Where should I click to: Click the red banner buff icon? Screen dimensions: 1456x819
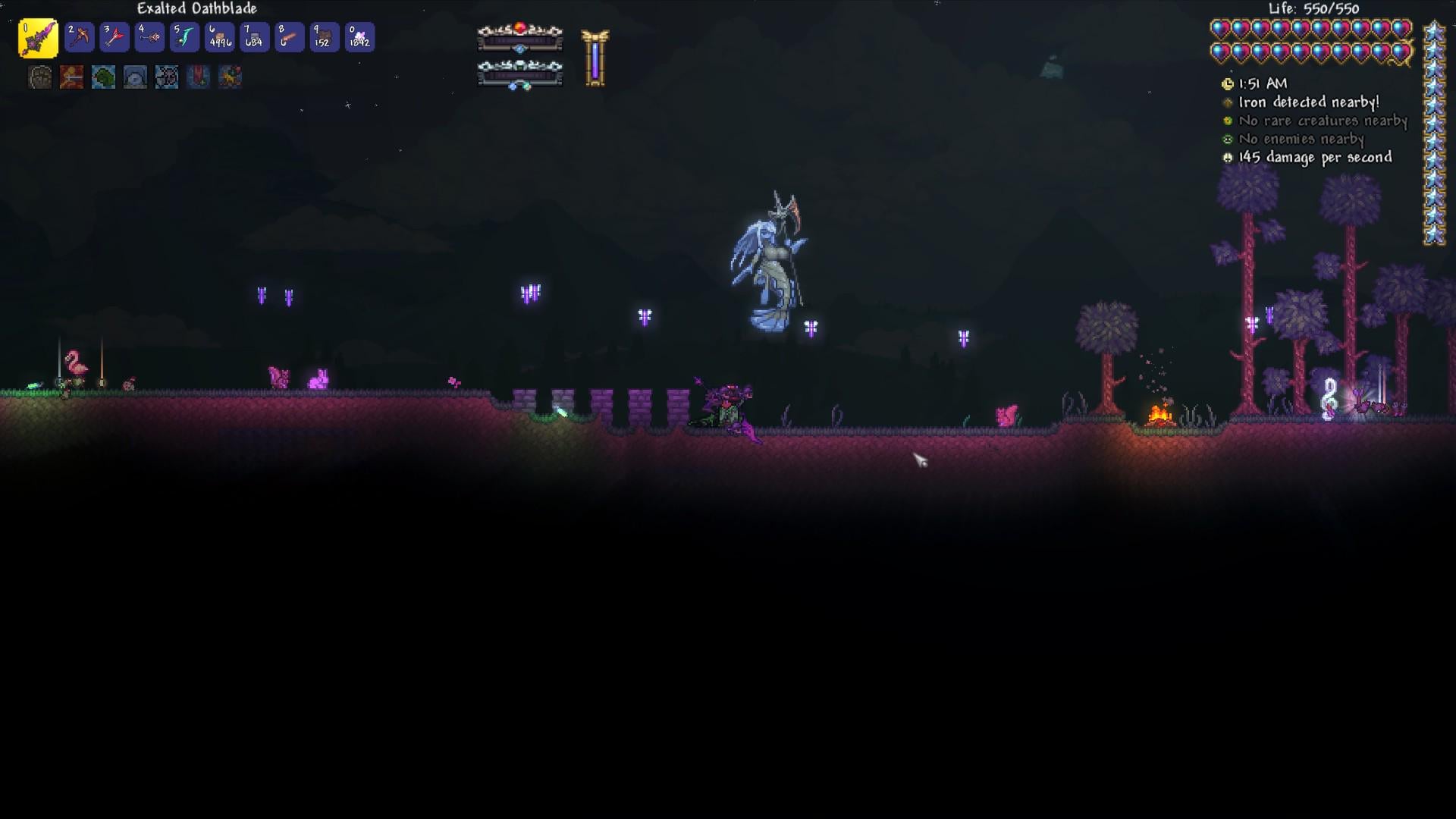[x=199, y=77]
